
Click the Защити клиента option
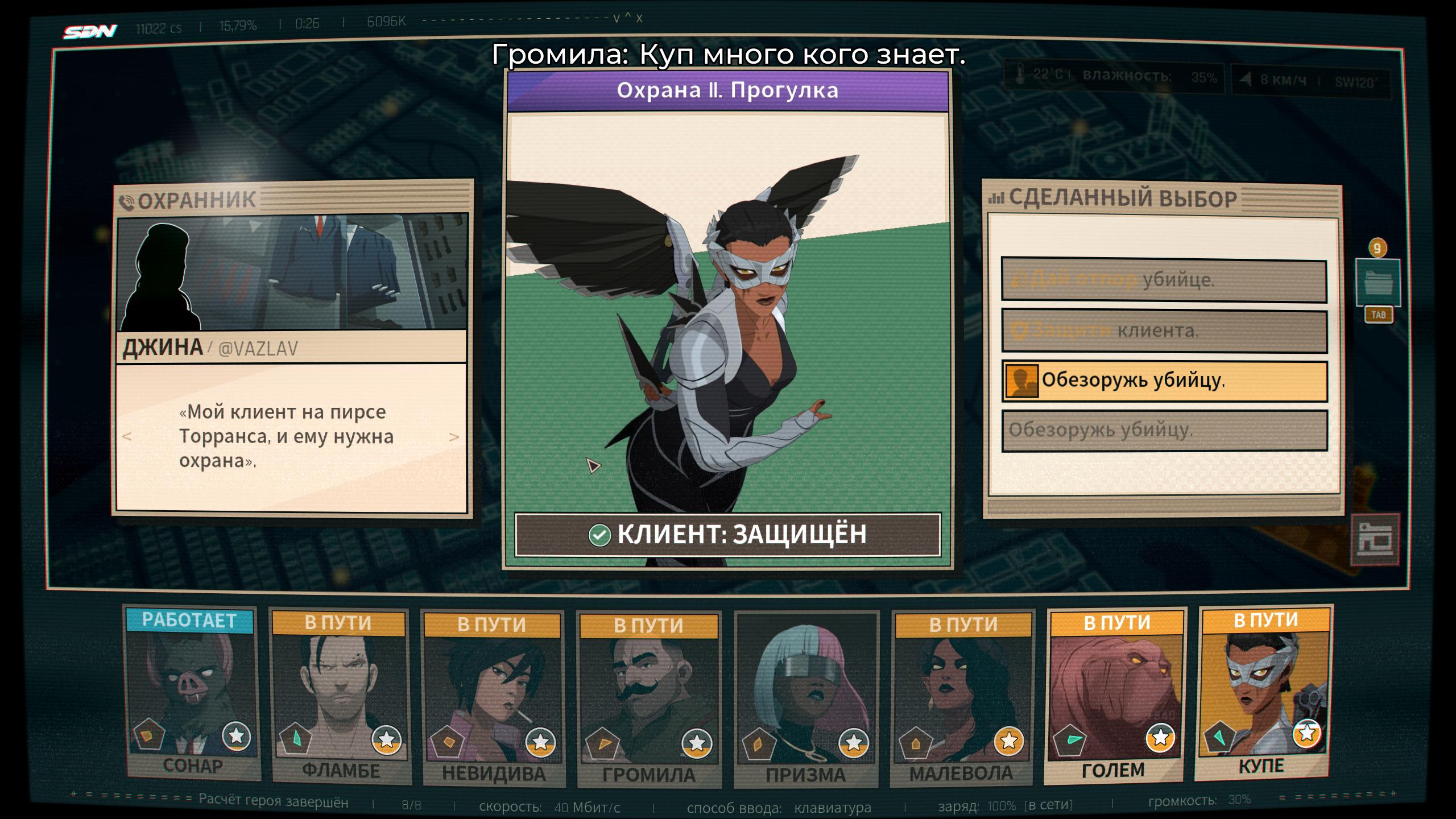1164,330
